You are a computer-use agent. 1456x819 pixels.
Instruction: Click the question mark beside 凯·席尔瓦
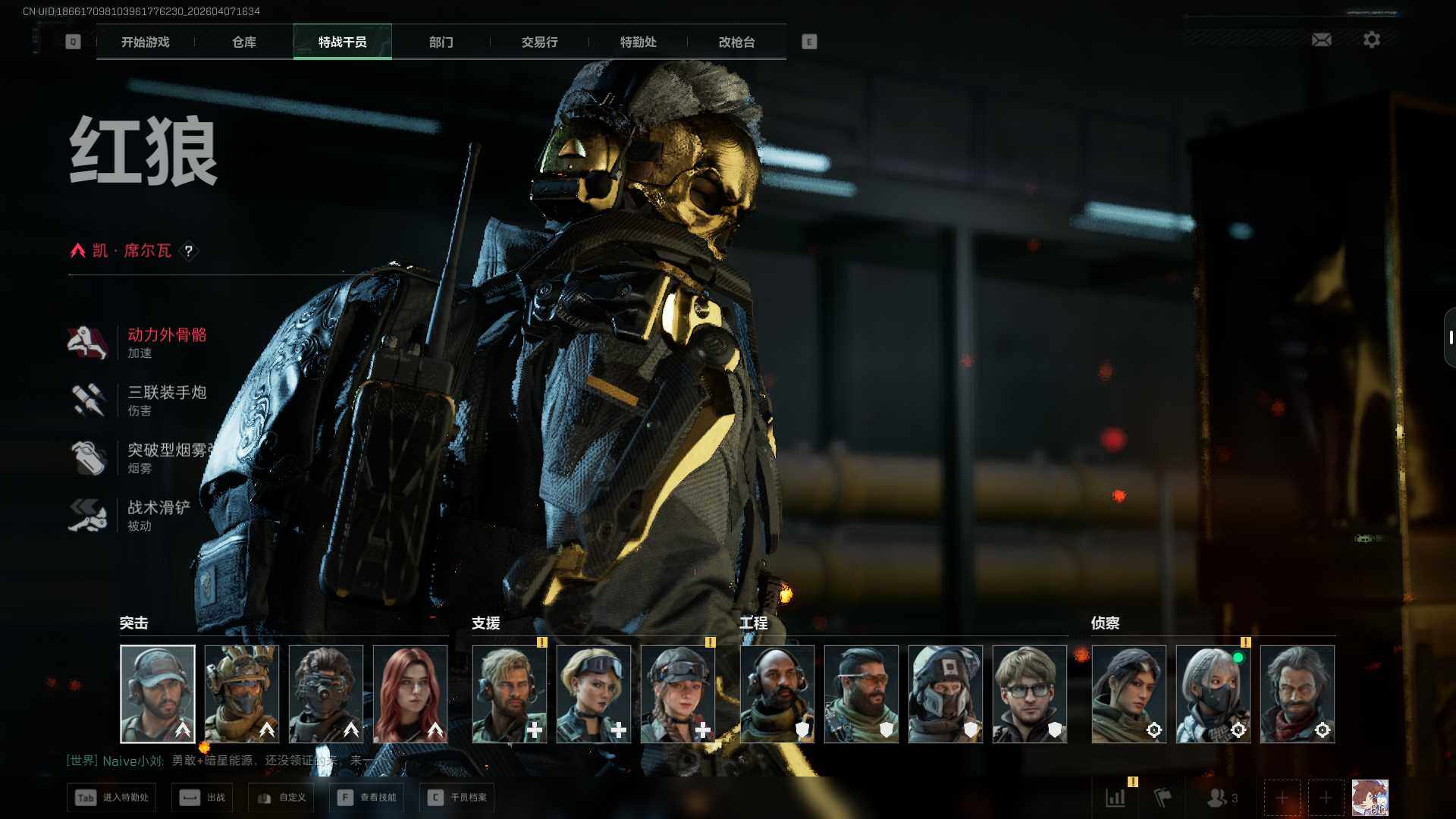click(x=189, y=251)
